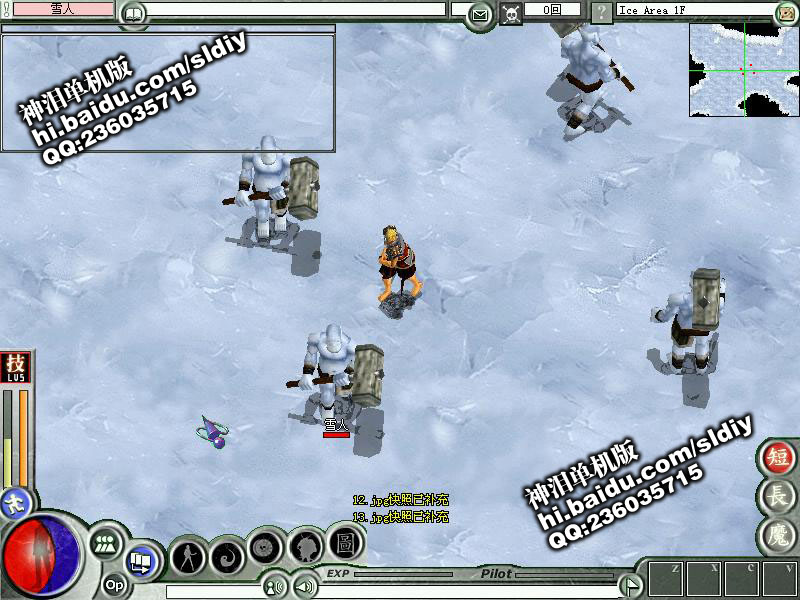Toggle the running figure icon
The image size is (800, 600).
(15, 502)
